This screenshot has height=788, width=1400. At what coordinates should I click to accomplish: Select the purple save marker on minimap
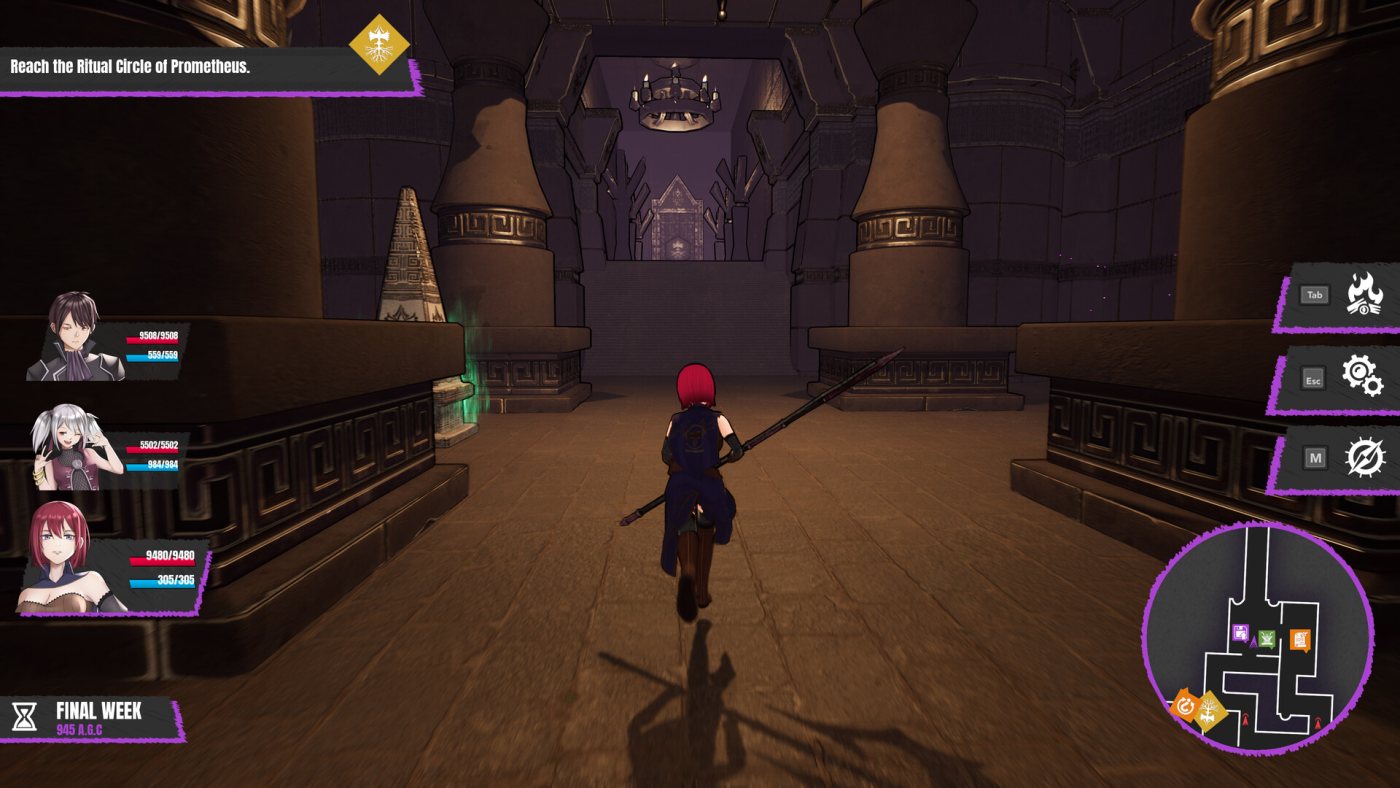[x=1241, y=632]
